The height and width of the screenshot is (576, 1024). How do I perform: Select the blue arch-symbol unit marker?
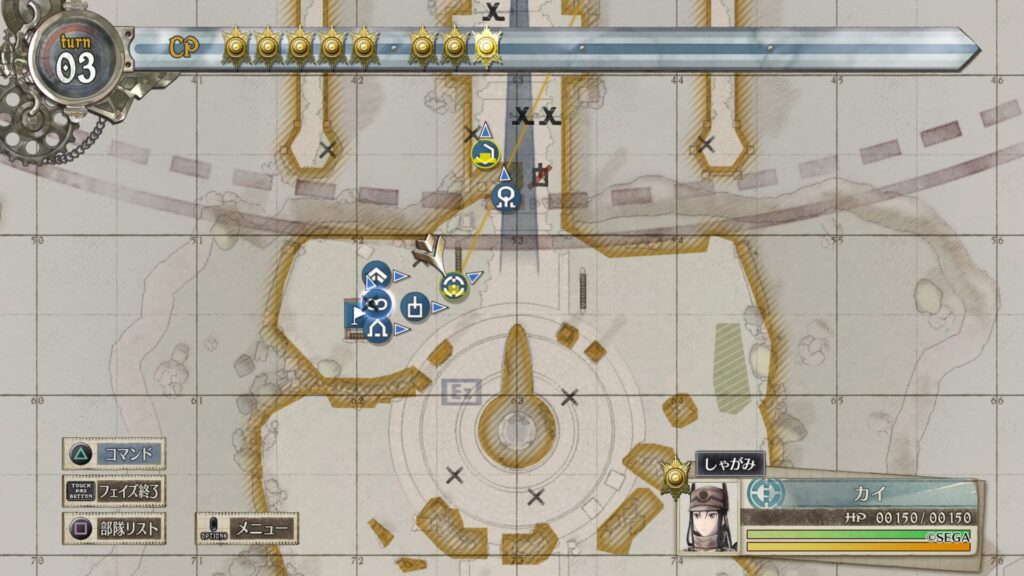point(377,328)
